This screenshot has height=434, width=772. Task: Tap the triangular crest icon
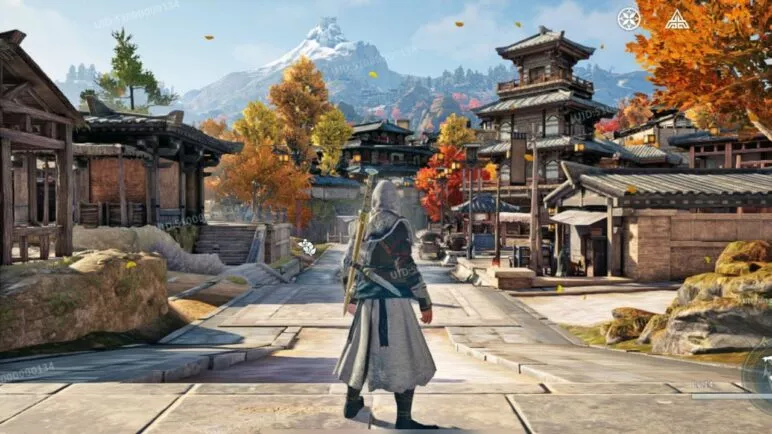coord(677,19)
